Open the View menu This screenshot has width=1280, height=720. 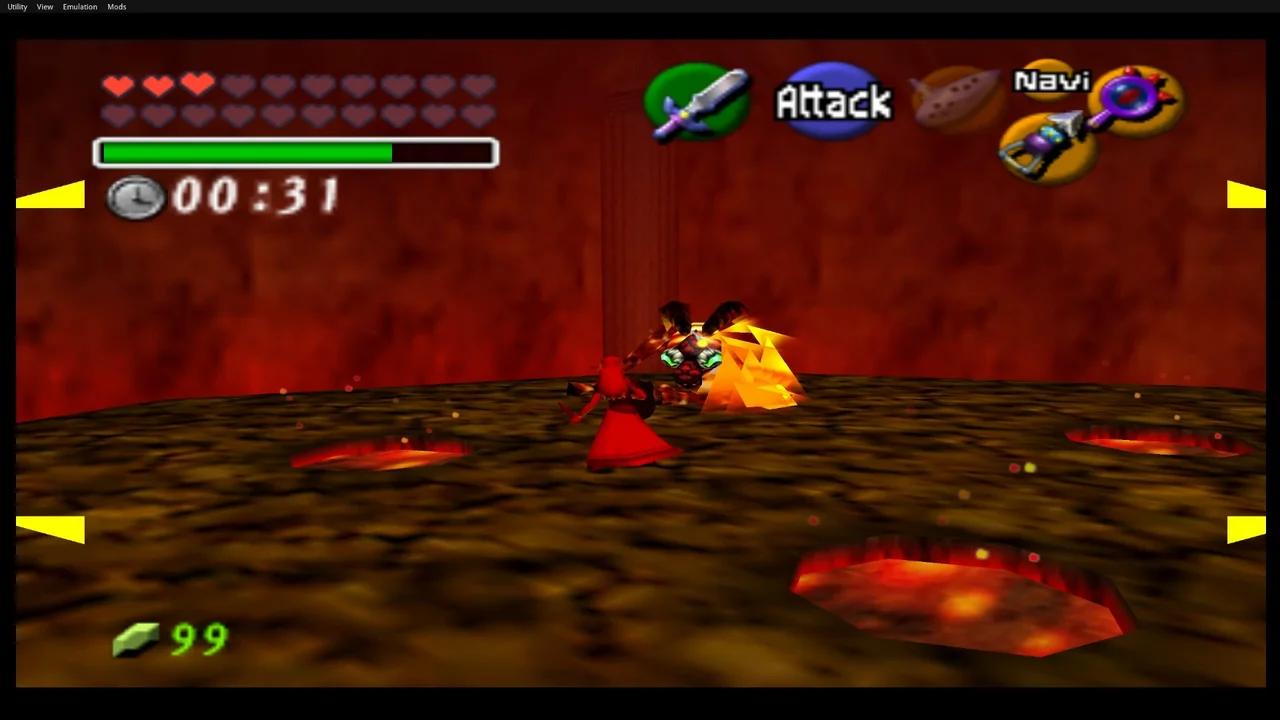point(44,6)
